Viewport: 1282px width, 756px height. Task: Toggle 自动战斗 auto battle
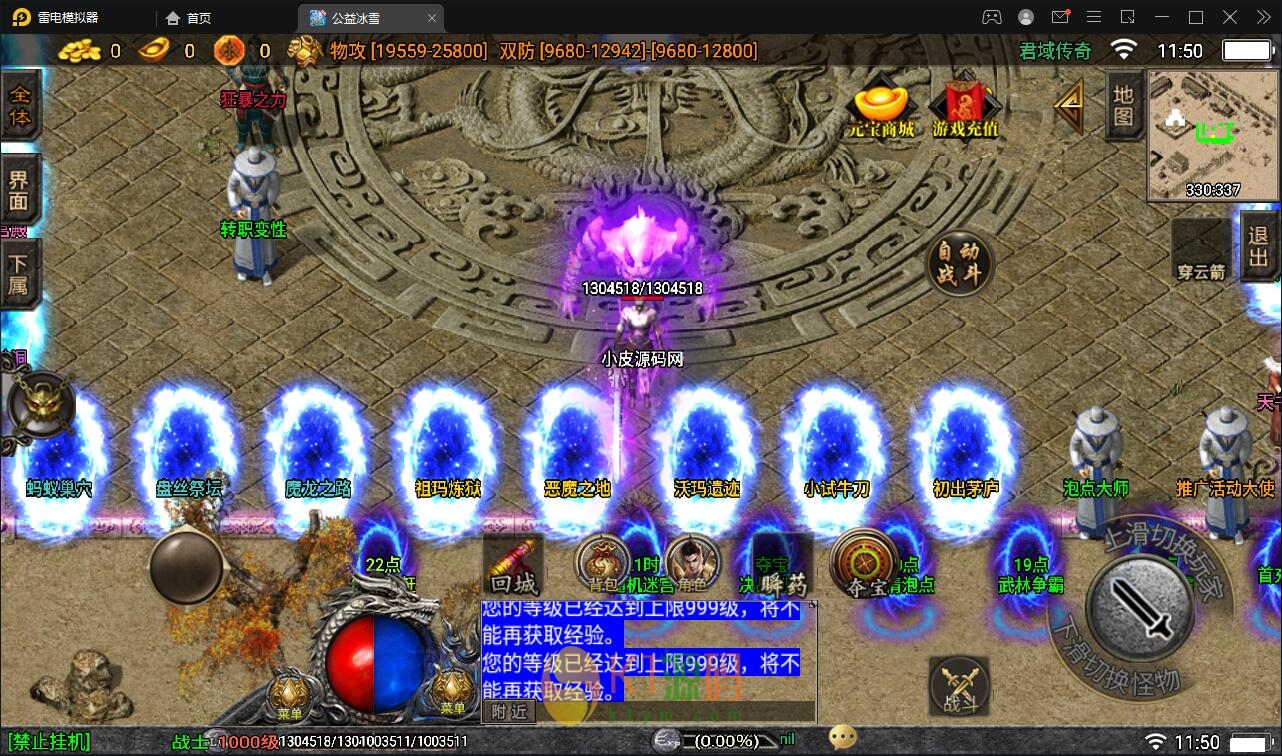click(x=959, y=263)
